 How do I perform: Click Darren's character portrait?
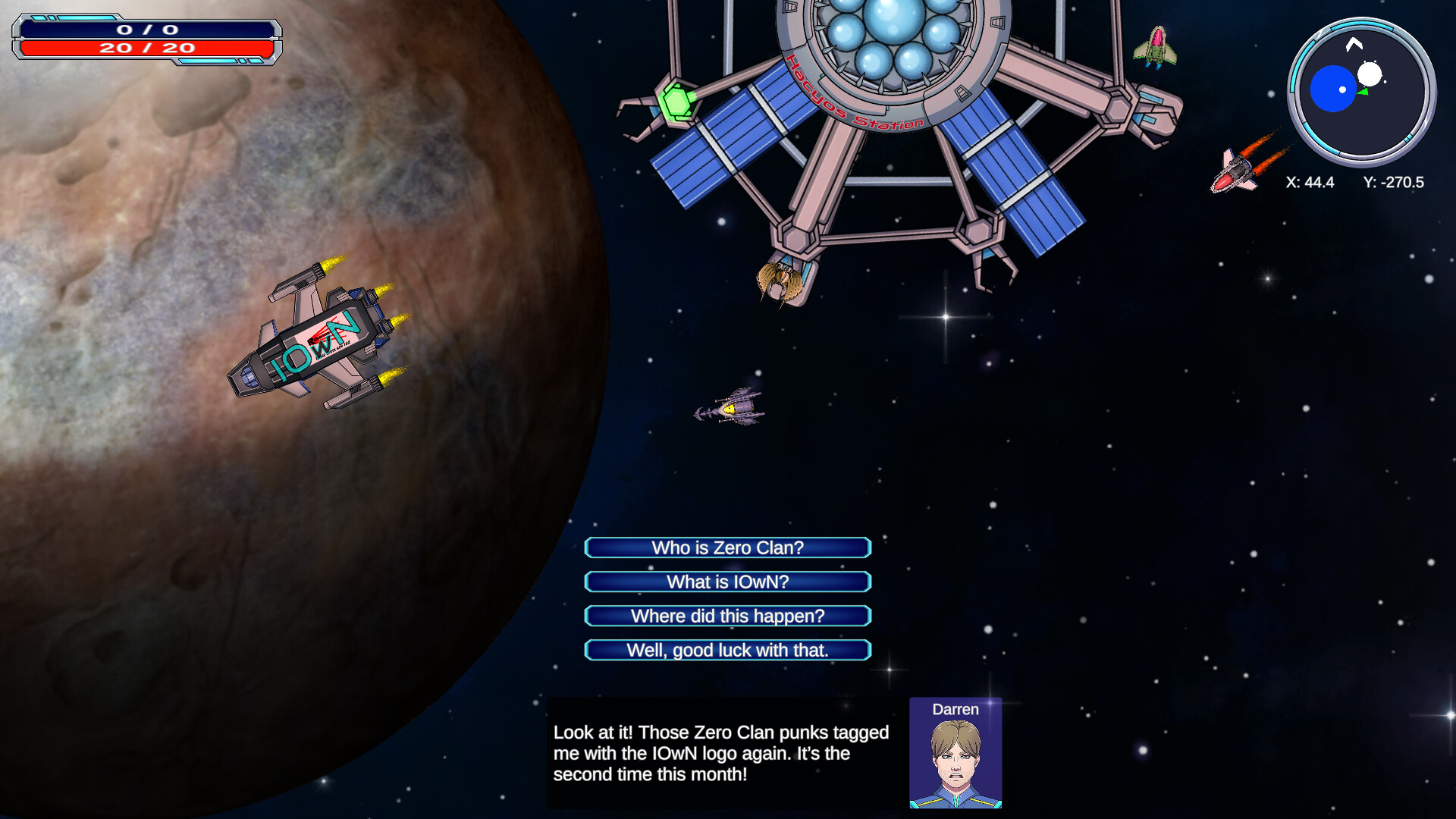tap(955, 755)
